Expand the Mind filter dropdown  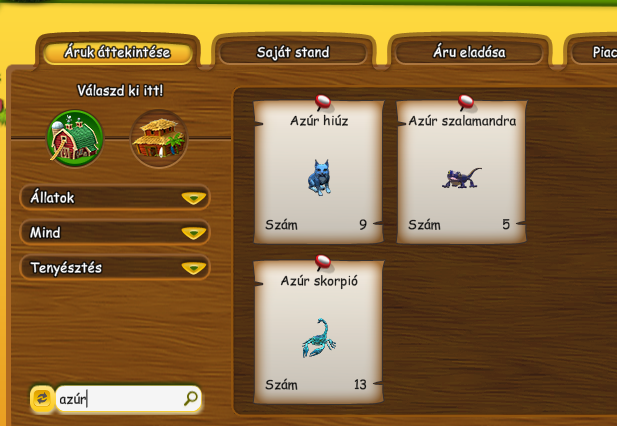pyautogui.click(x=115, y=233)
